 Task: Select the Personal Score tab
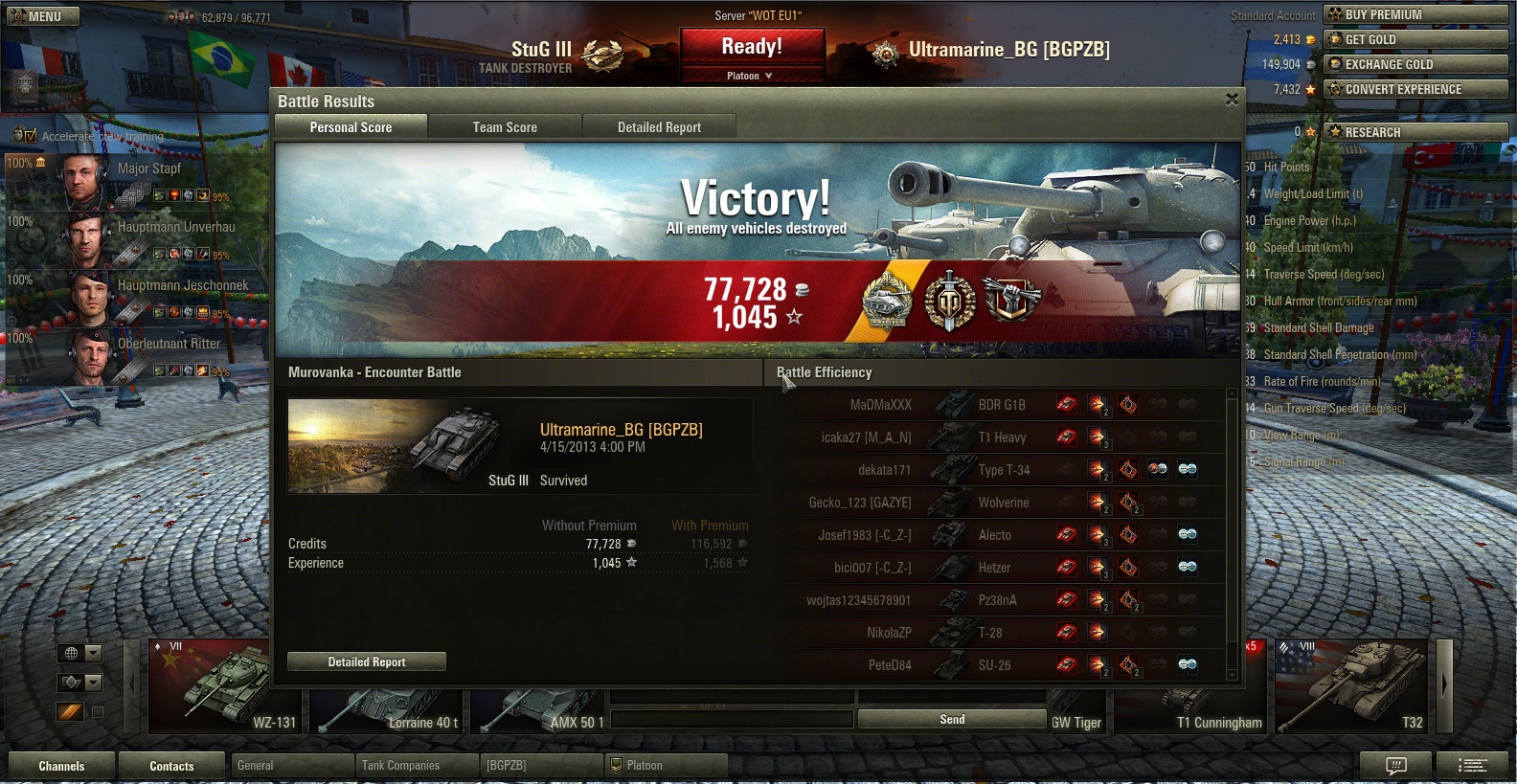351,127
